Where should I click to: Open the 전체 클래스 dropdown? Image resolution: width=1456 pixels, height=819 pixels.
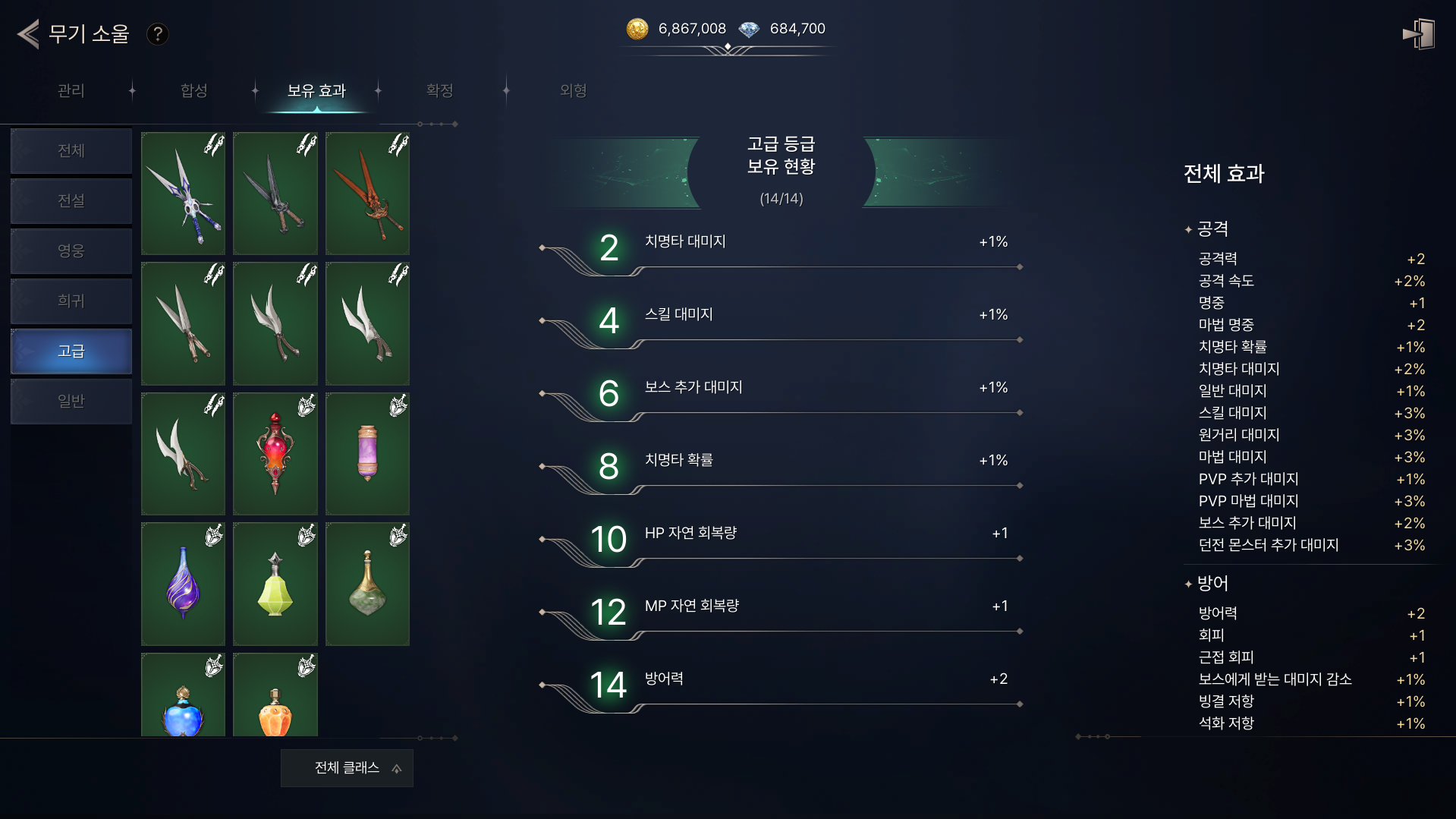347,768
